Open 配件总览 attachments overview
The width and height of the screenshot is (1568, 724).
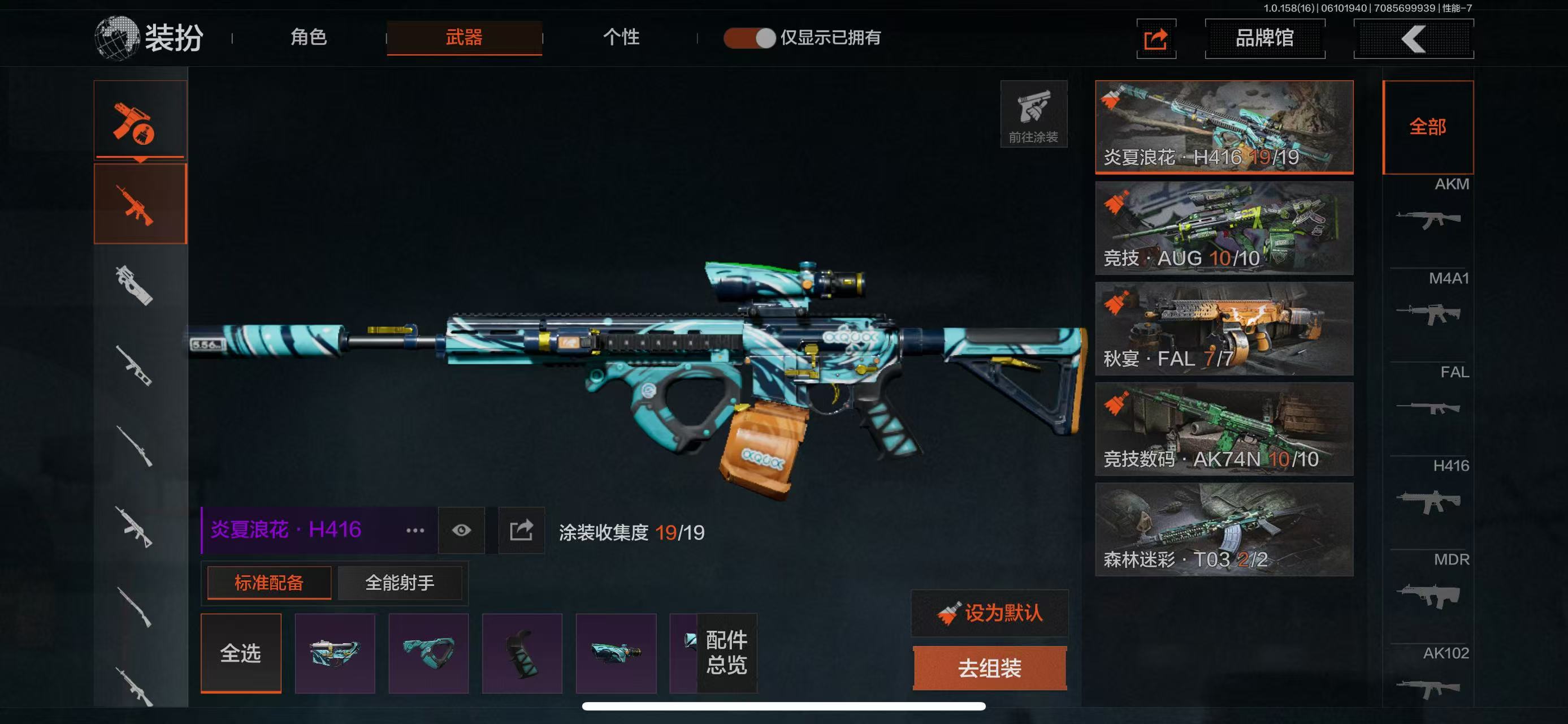click(x=726, y=653)
